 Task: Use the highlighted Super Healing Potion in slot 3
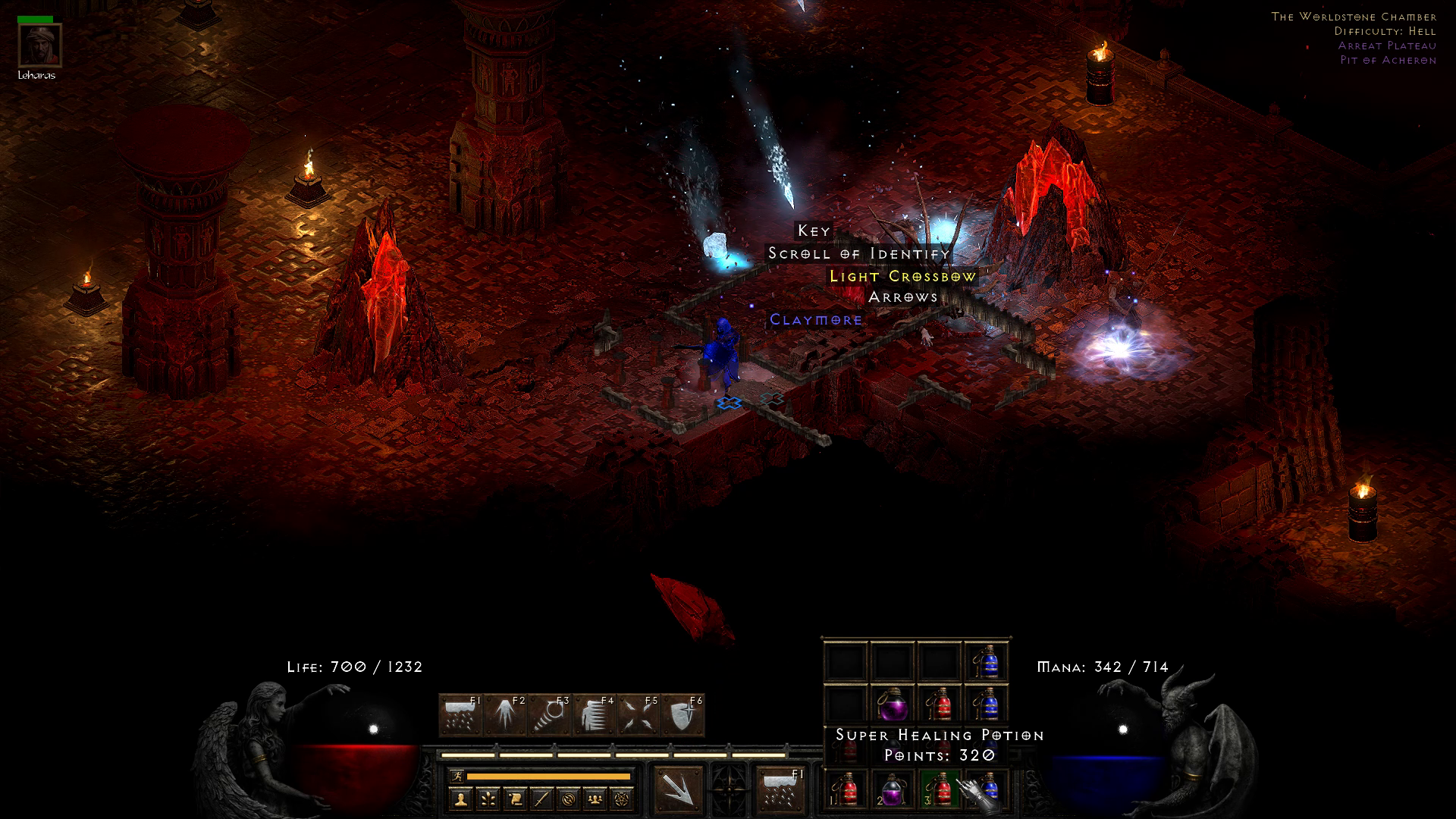click(x=940, y=789)
